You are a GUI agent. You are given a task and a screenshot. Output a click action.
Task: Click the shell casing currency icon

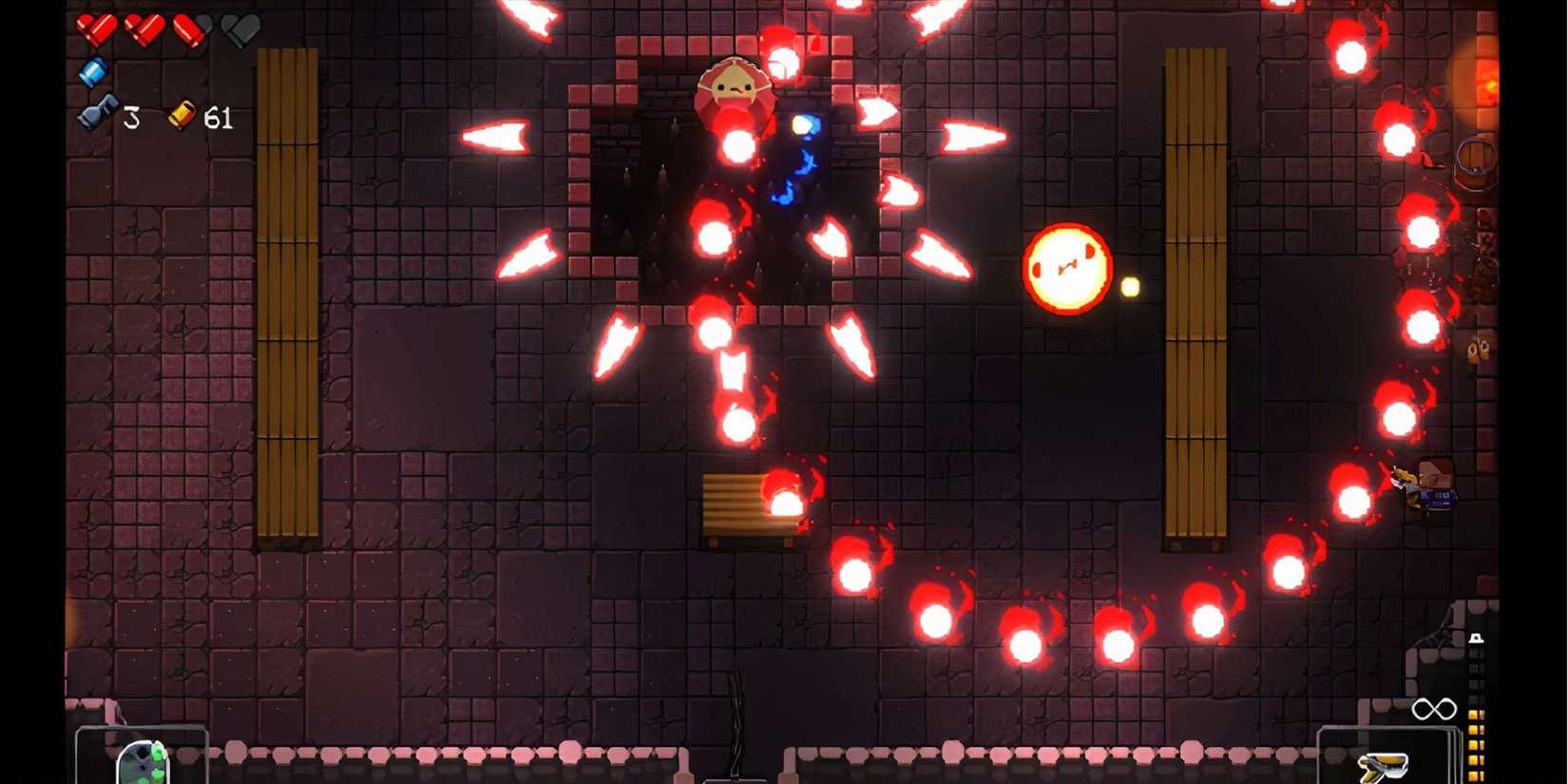click(x=182, y=114)
